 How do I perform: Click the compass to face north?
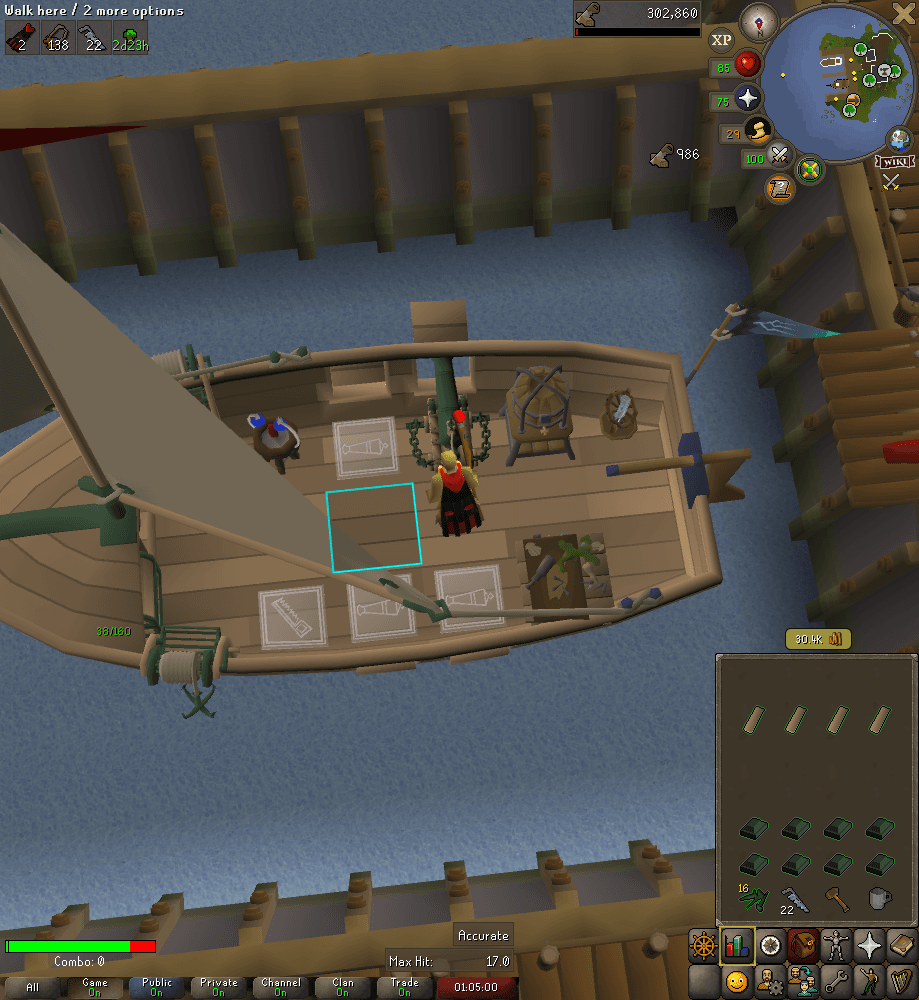pos(760,23)
